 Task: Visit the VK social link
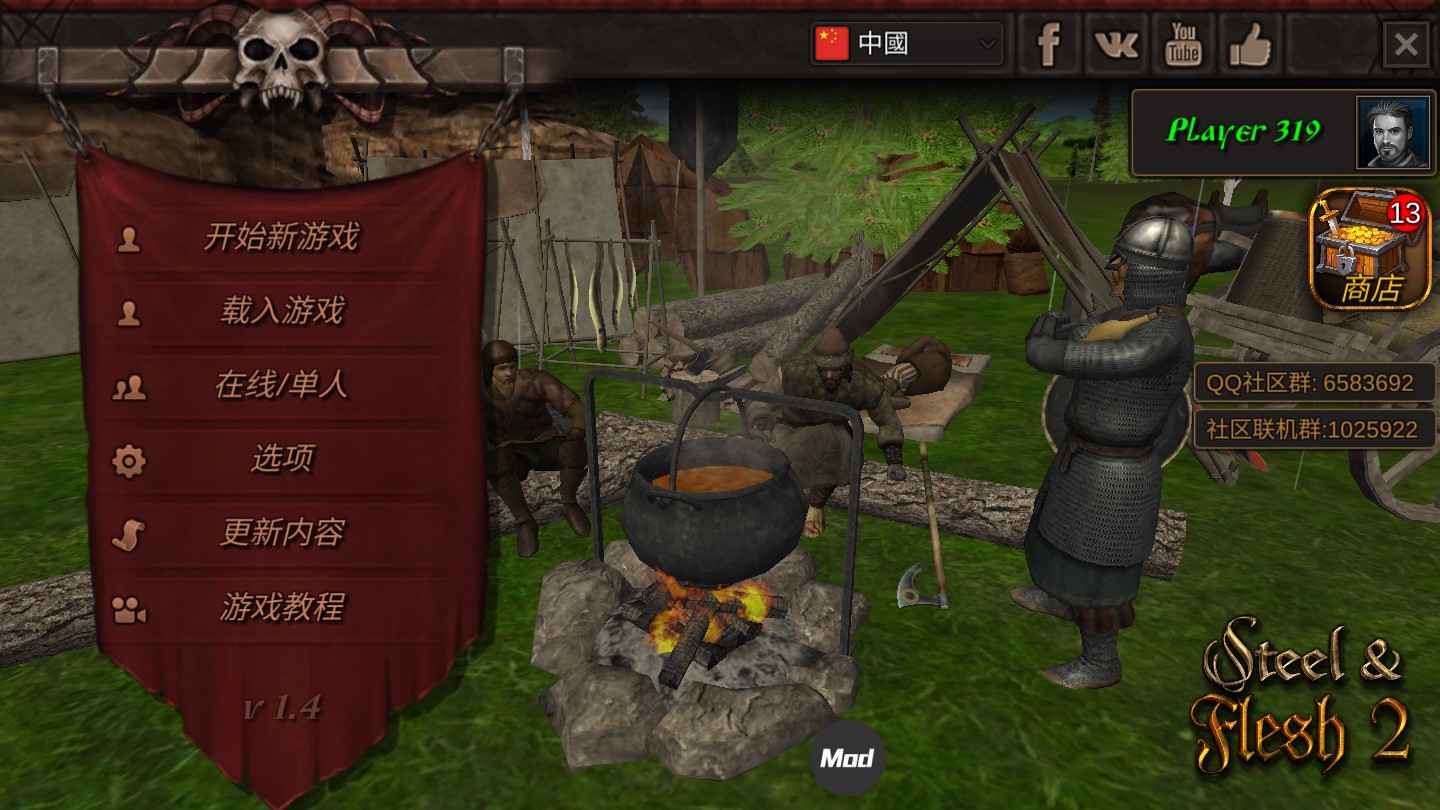tap(1116, 45)
